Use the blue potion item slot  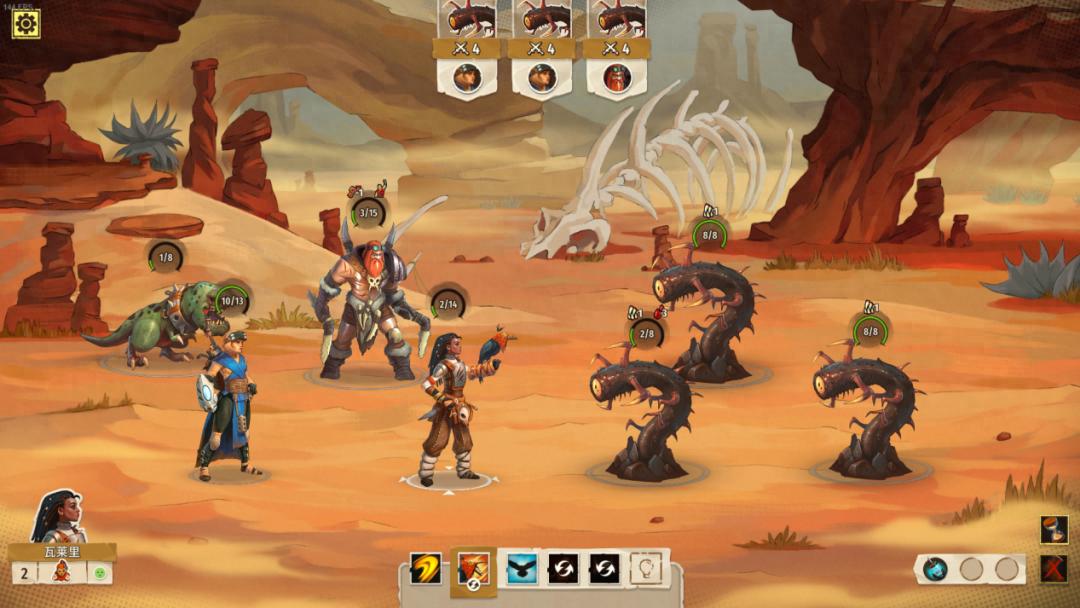click(935, 569)
